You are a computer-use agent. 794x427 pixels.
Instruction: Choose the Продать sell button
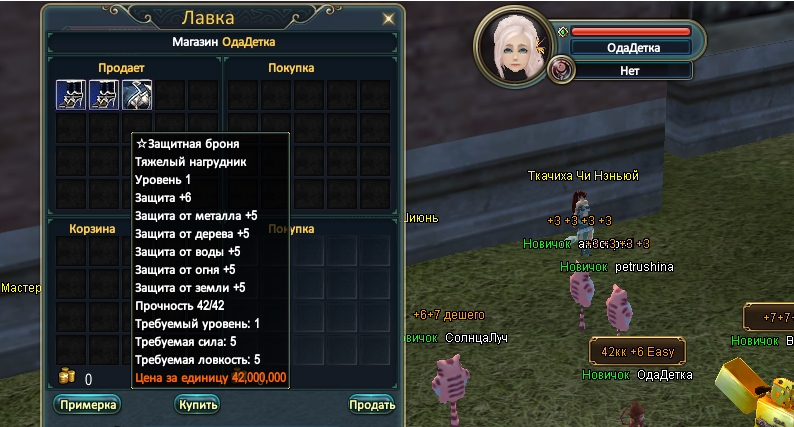pos(371,404)
